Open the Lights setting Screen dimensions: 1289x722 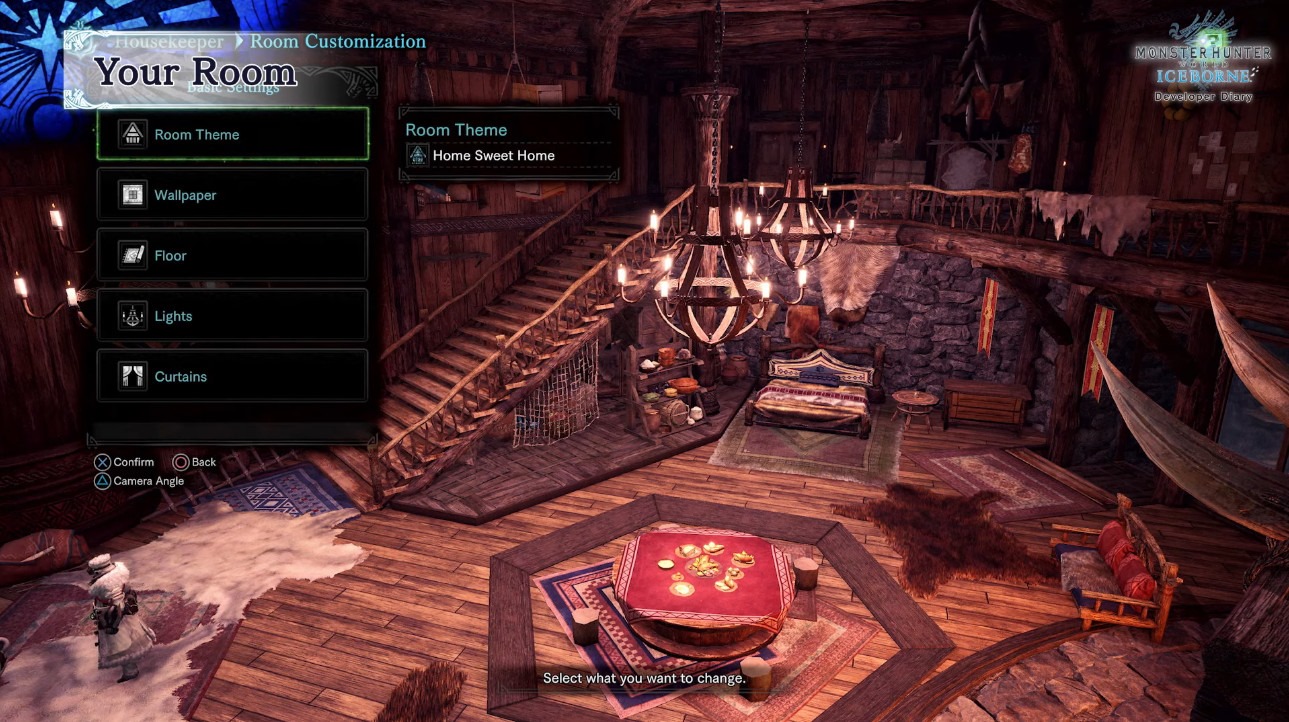[x=232, y=316]
